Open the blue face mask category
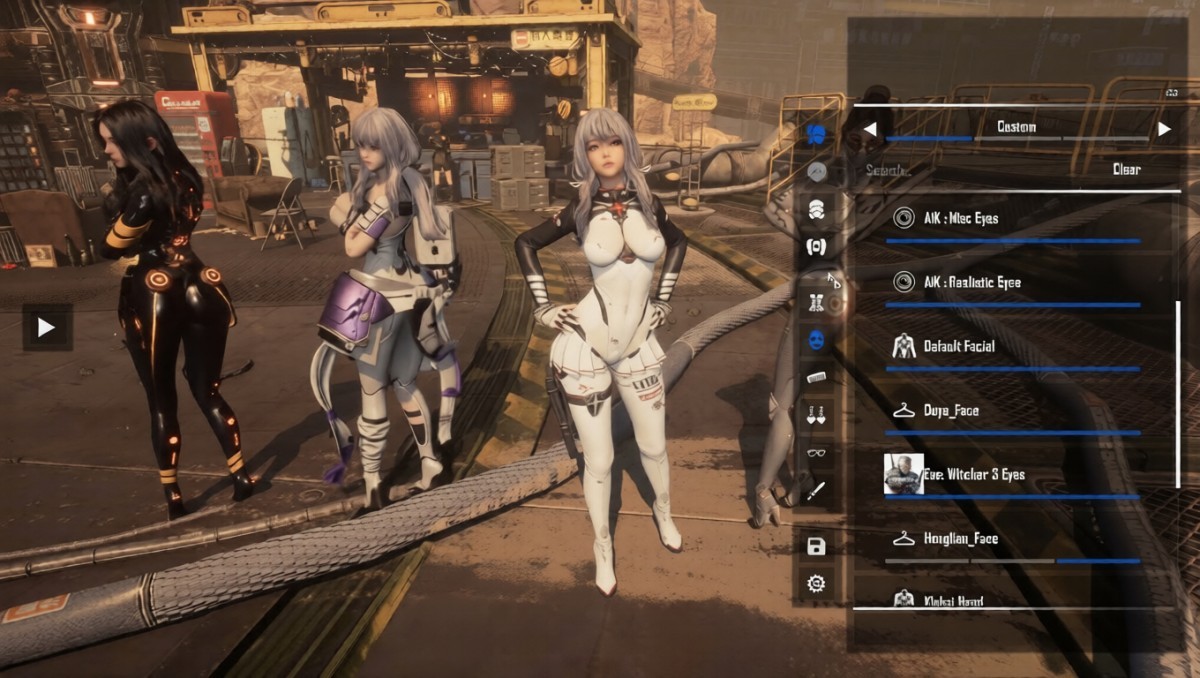1200x678 pixels. coord(816,340)
